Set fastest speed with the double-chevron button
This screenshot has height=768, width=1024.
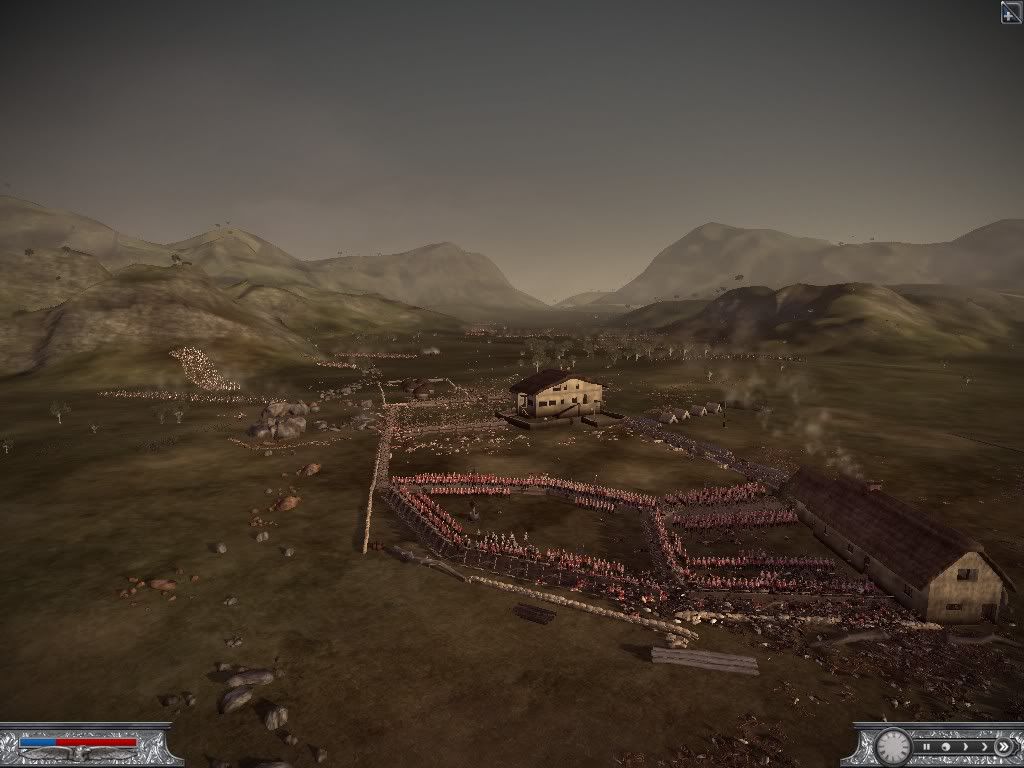(1002, 746)
